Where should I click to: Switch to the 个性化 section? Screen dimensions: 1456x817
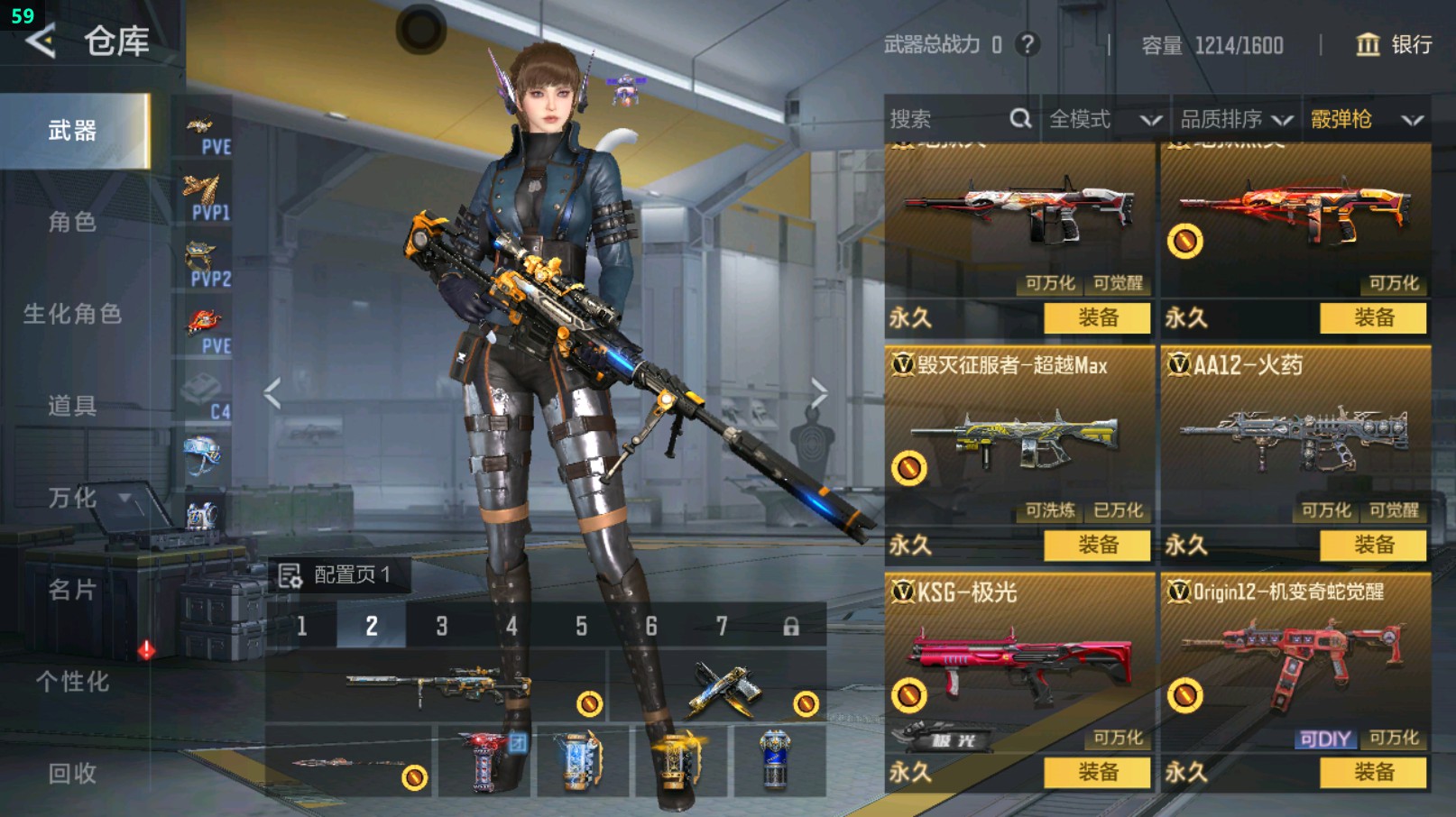click(72, 682)
